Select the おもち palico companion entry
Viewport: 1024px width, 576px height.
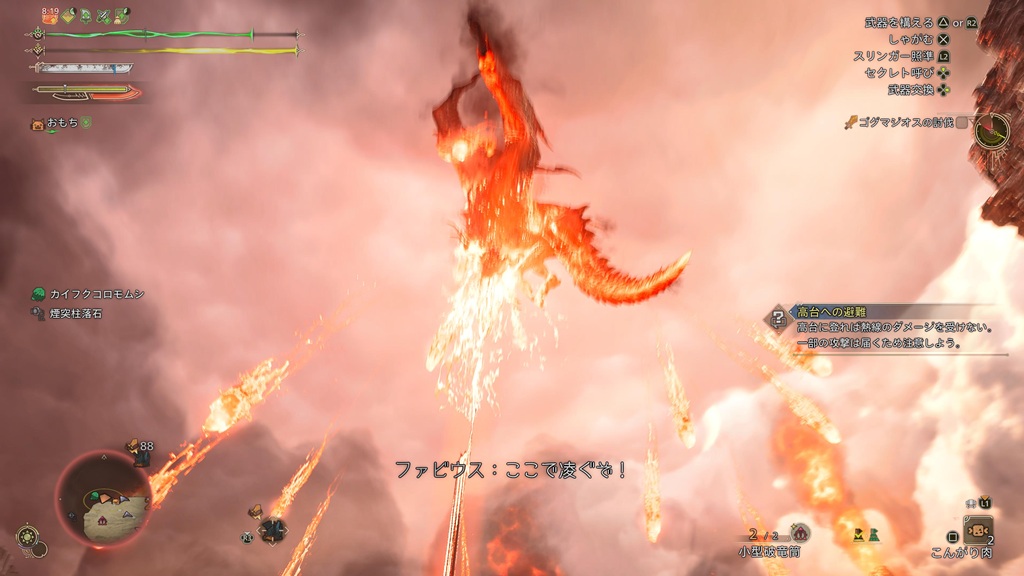(62, 122)
